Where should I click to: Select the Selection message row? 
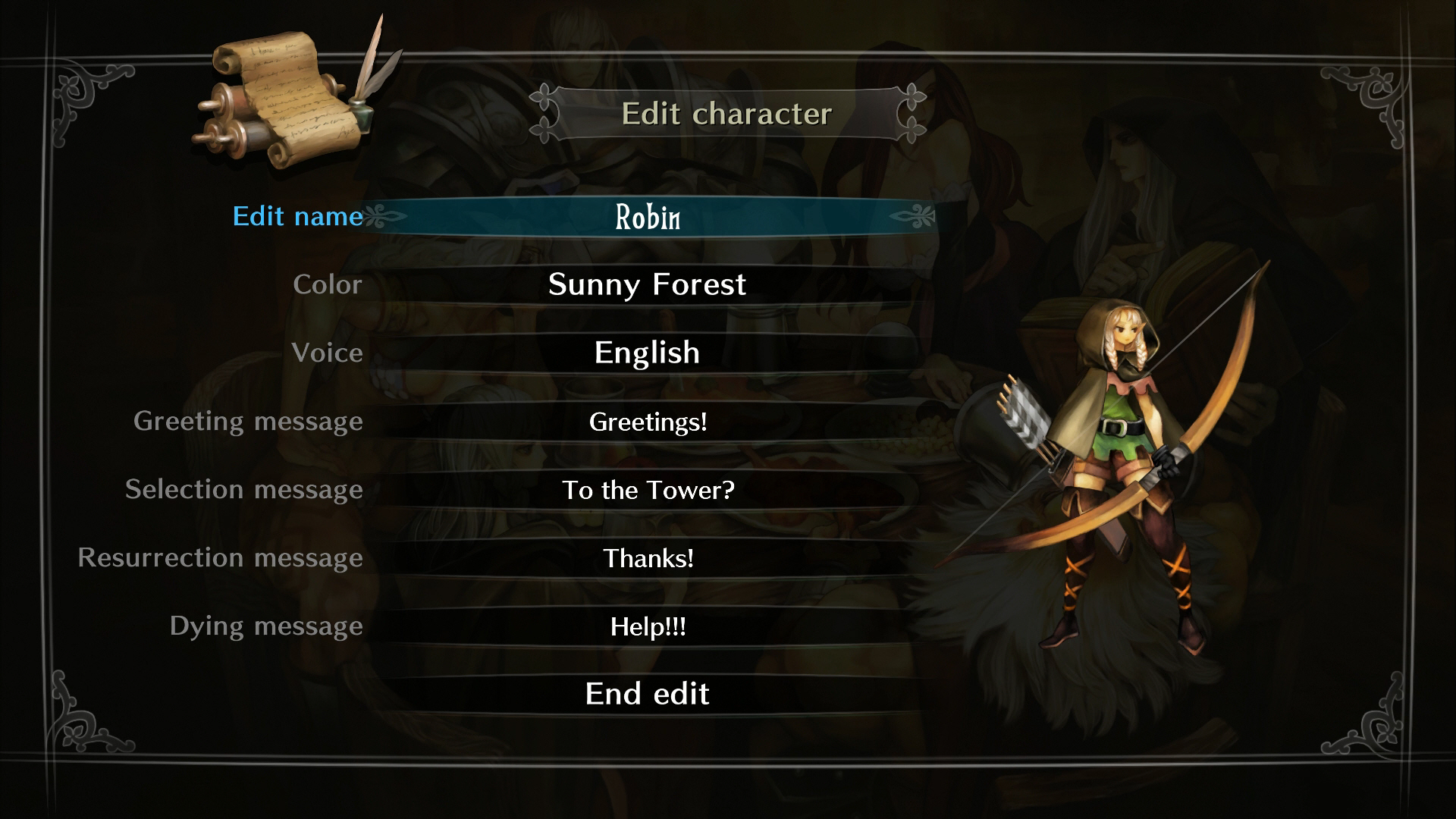click(x=648, y=490)
